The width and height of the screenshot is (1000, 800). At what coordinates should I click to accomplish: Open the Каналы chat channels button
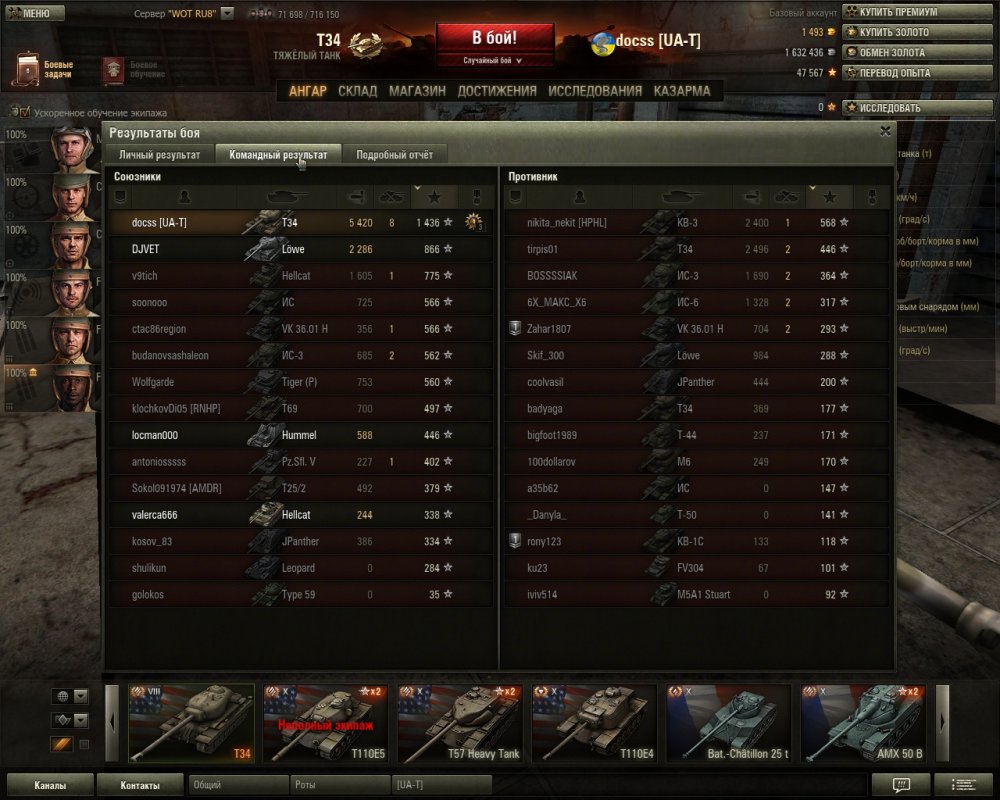(x=50, y=785)
